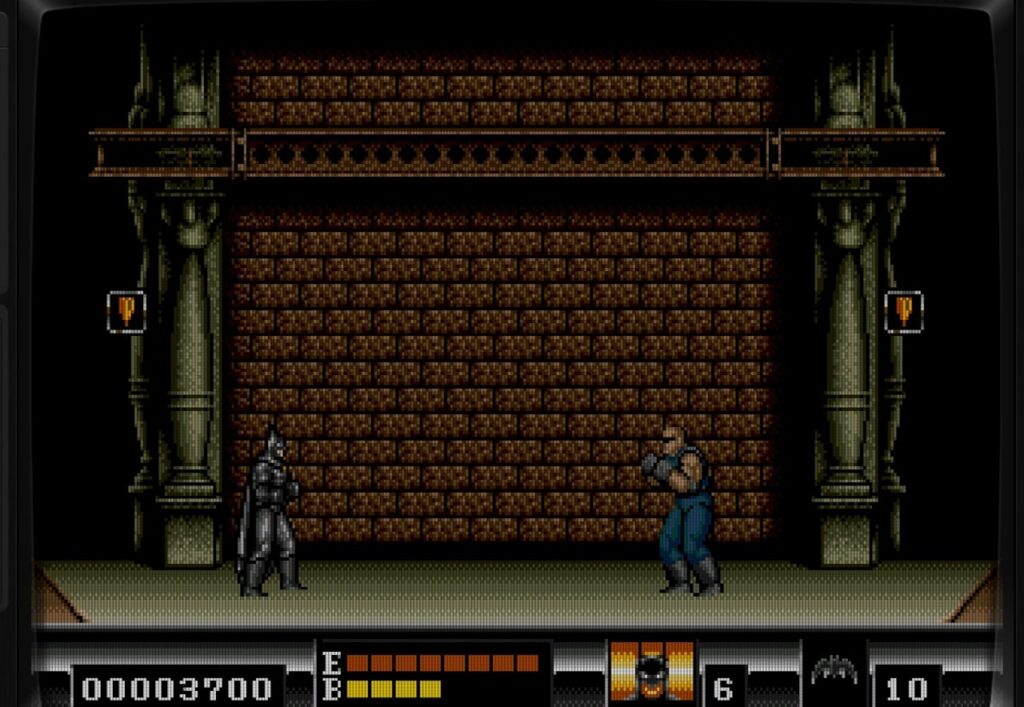
Task: Click the Batman portrait lives icon
Action: point(652,671)
